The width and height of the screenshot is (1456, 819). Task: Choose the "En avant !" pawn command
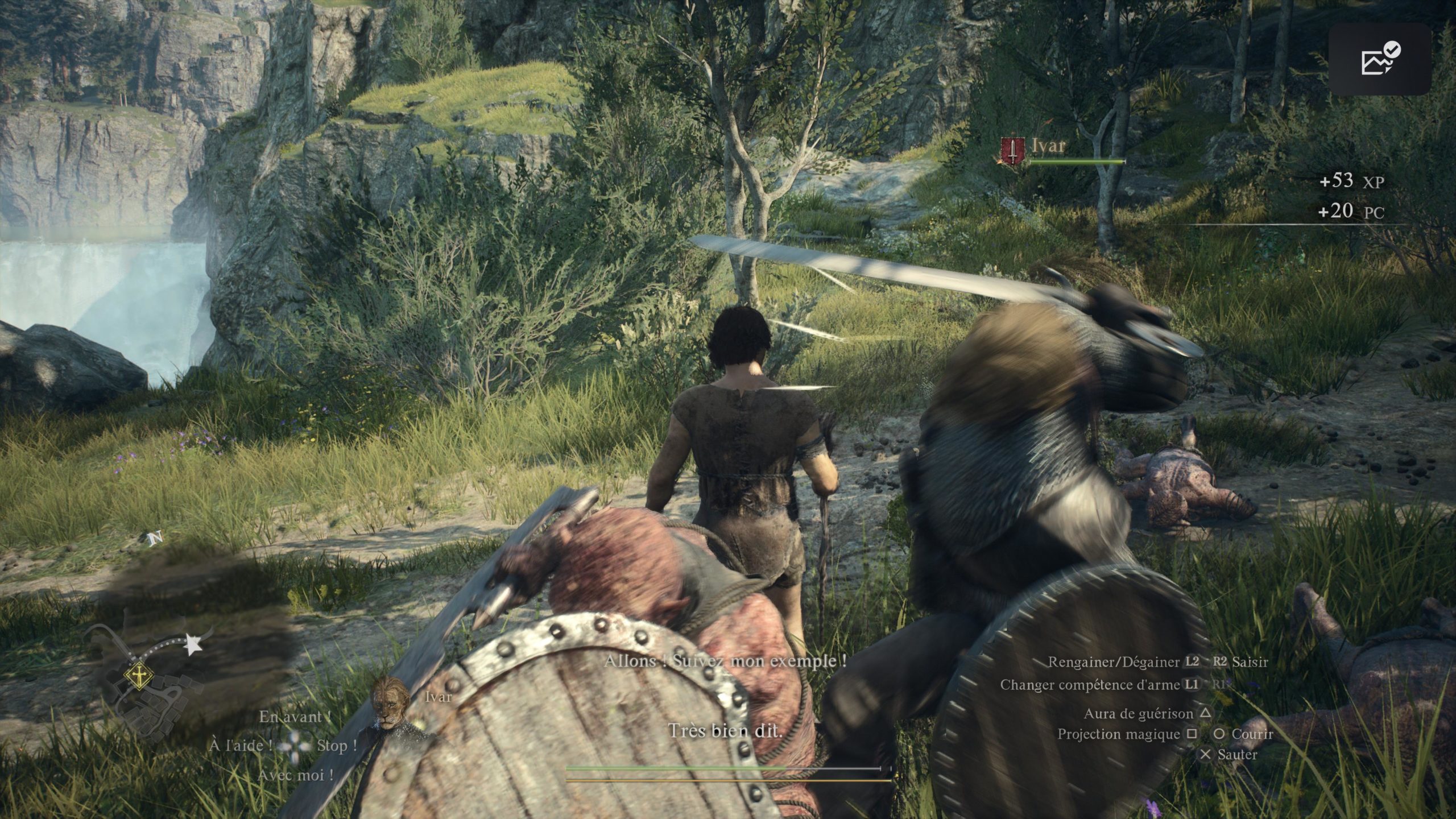coord(295,717)
